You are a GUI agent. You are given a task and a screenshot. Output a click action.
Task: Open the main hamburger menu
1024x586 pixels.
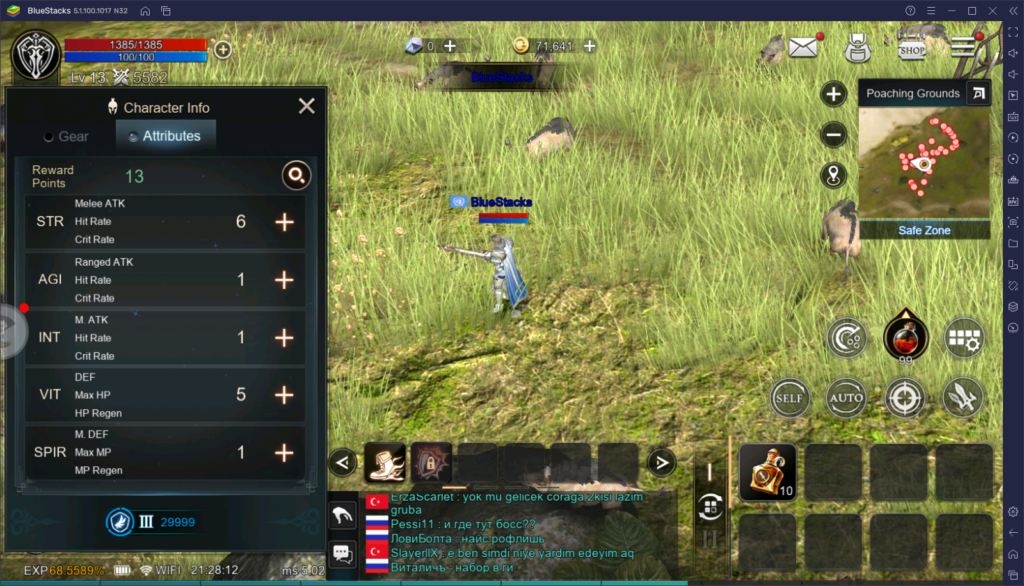(x=963, y=47)
